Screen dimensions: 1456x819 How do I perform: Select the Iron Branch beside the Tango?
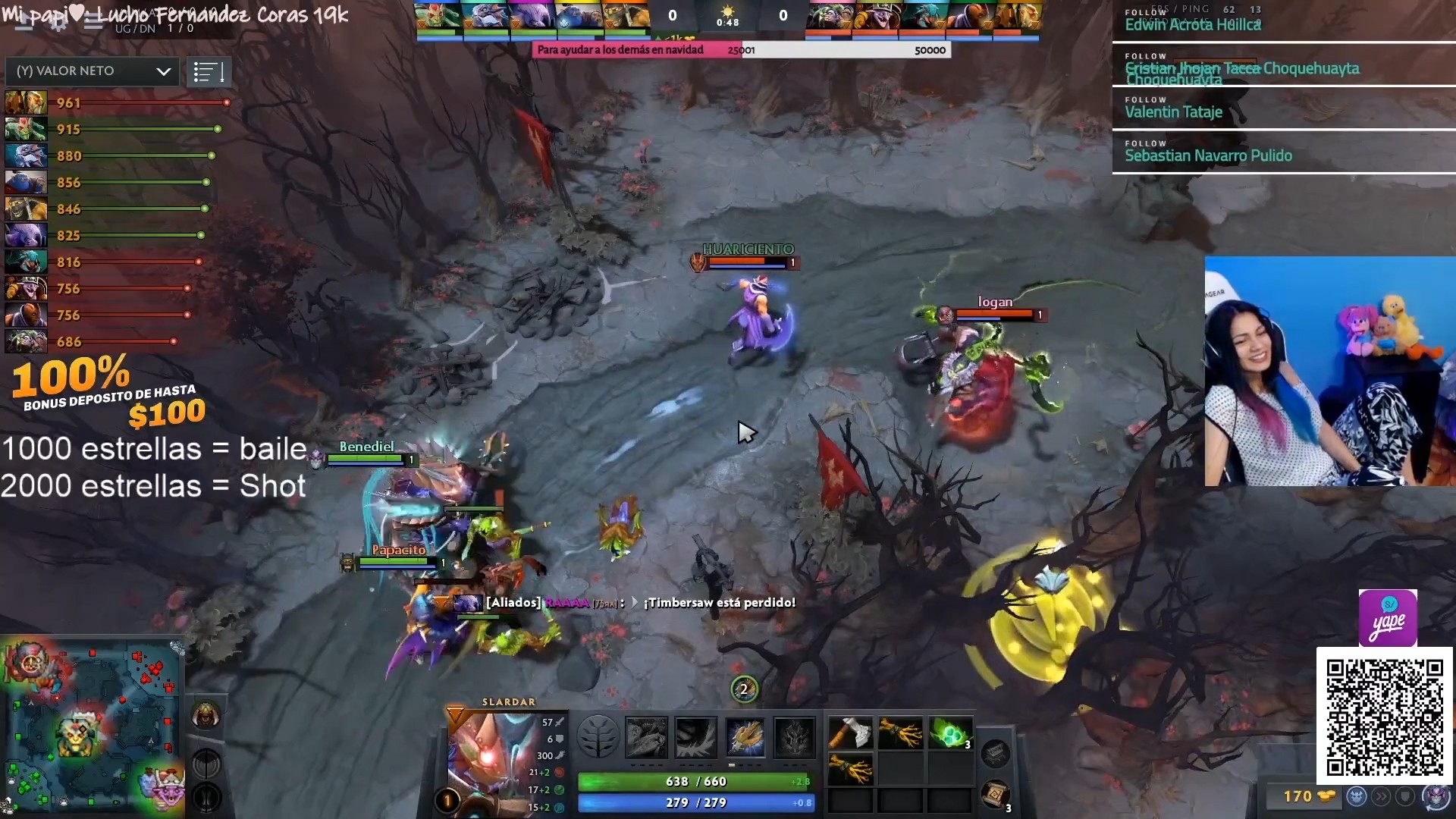pyautogui.click(x=900, y=733)
